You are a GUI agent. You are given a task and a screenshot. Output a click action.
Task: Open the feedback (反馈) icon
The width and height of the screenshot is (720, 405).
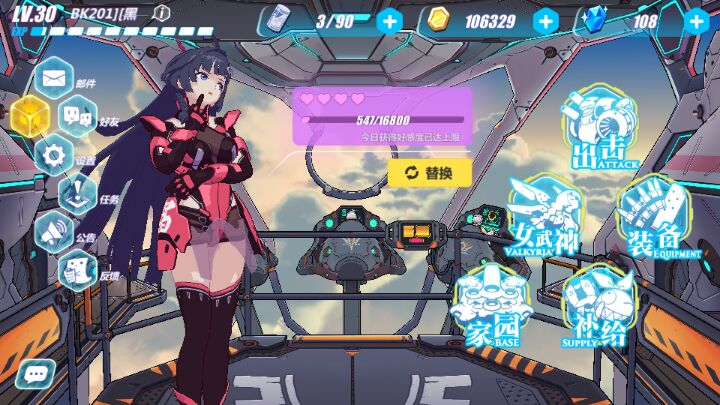[76, 268]
